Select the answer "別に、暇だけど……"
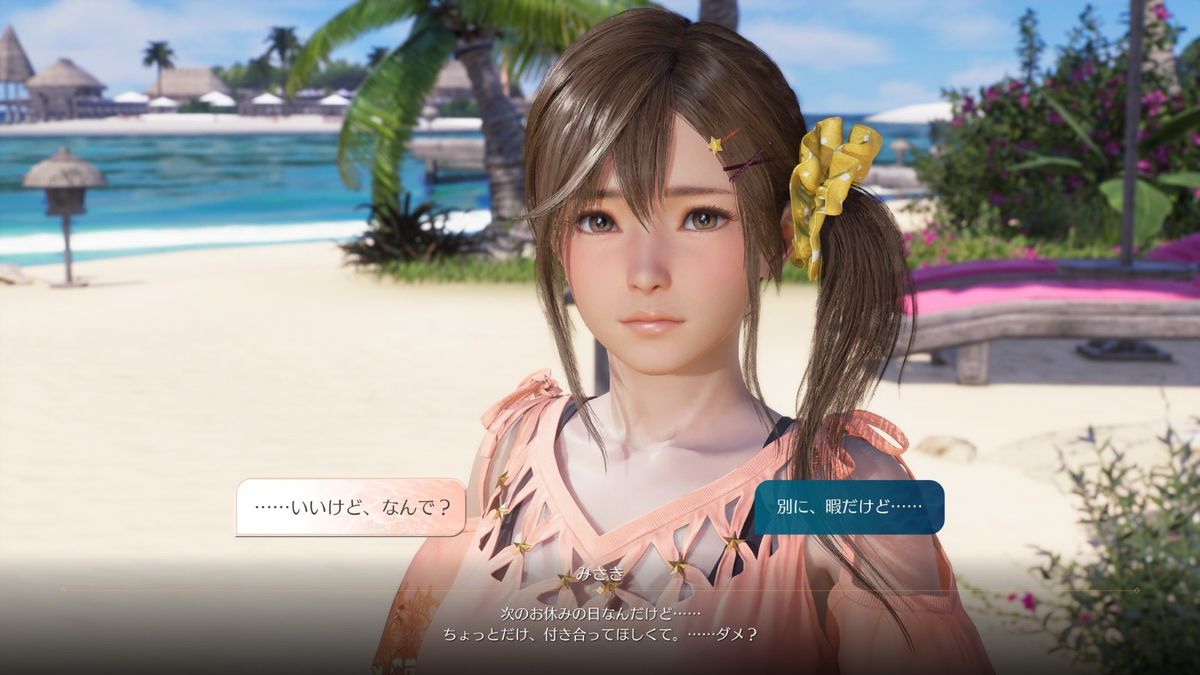This screenshot has height=675, width=1200. click(848, 507)
